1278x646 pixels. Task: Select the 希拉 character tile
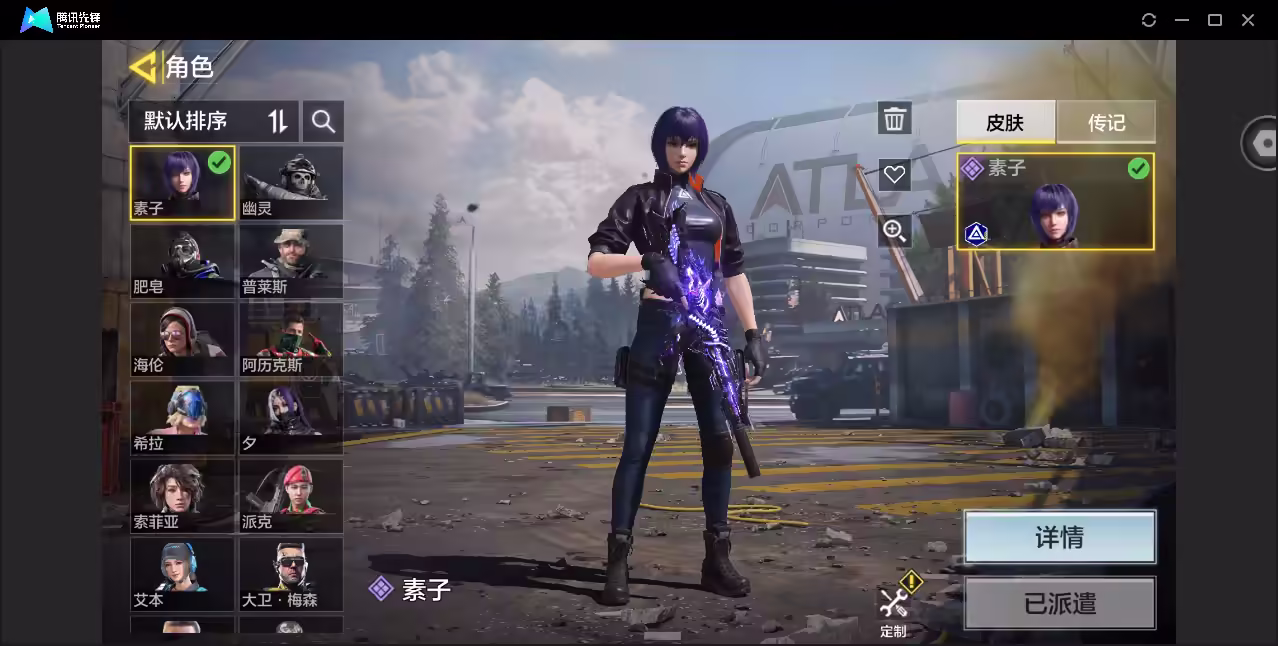(x=182, y=417)
